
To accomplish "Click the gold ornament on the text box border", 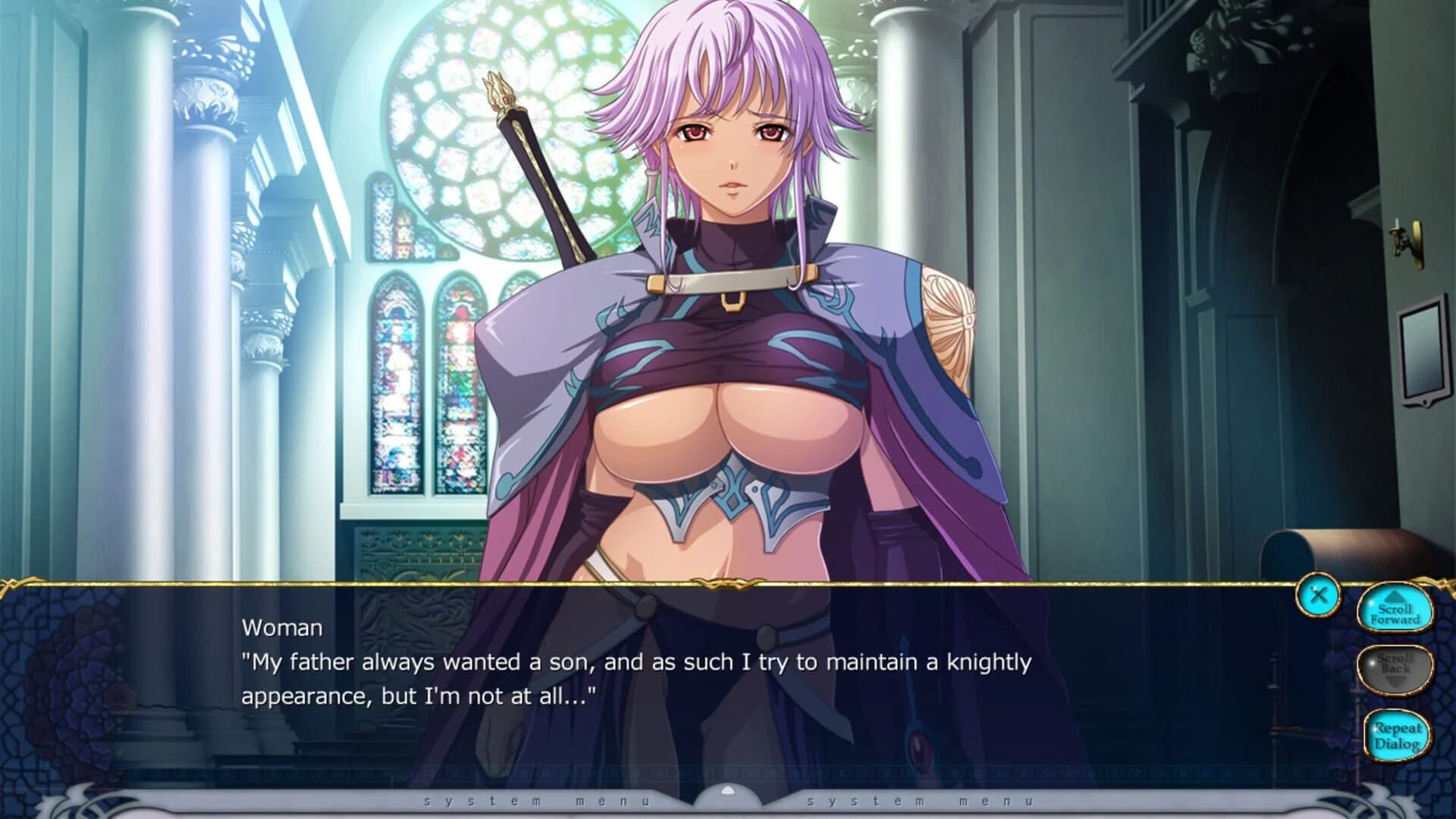I will coord(728,583).
